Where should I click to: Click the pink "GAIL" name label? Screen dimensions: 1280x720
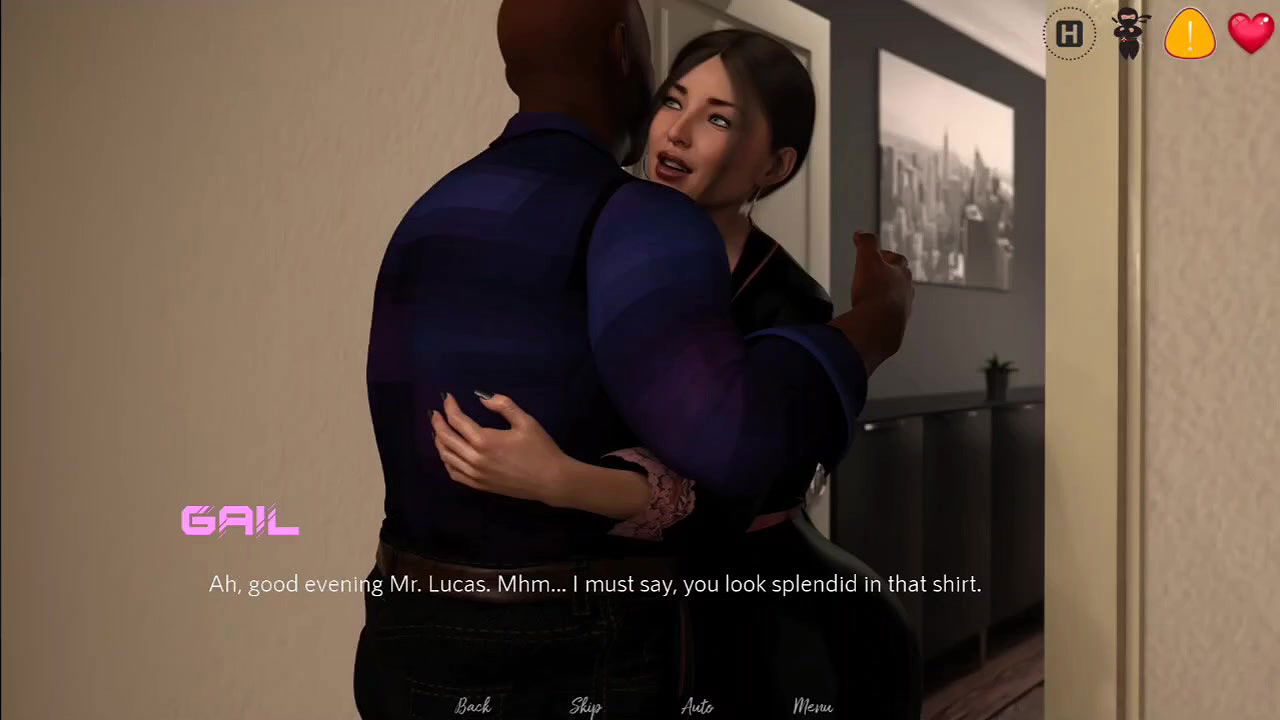(239, 520)
